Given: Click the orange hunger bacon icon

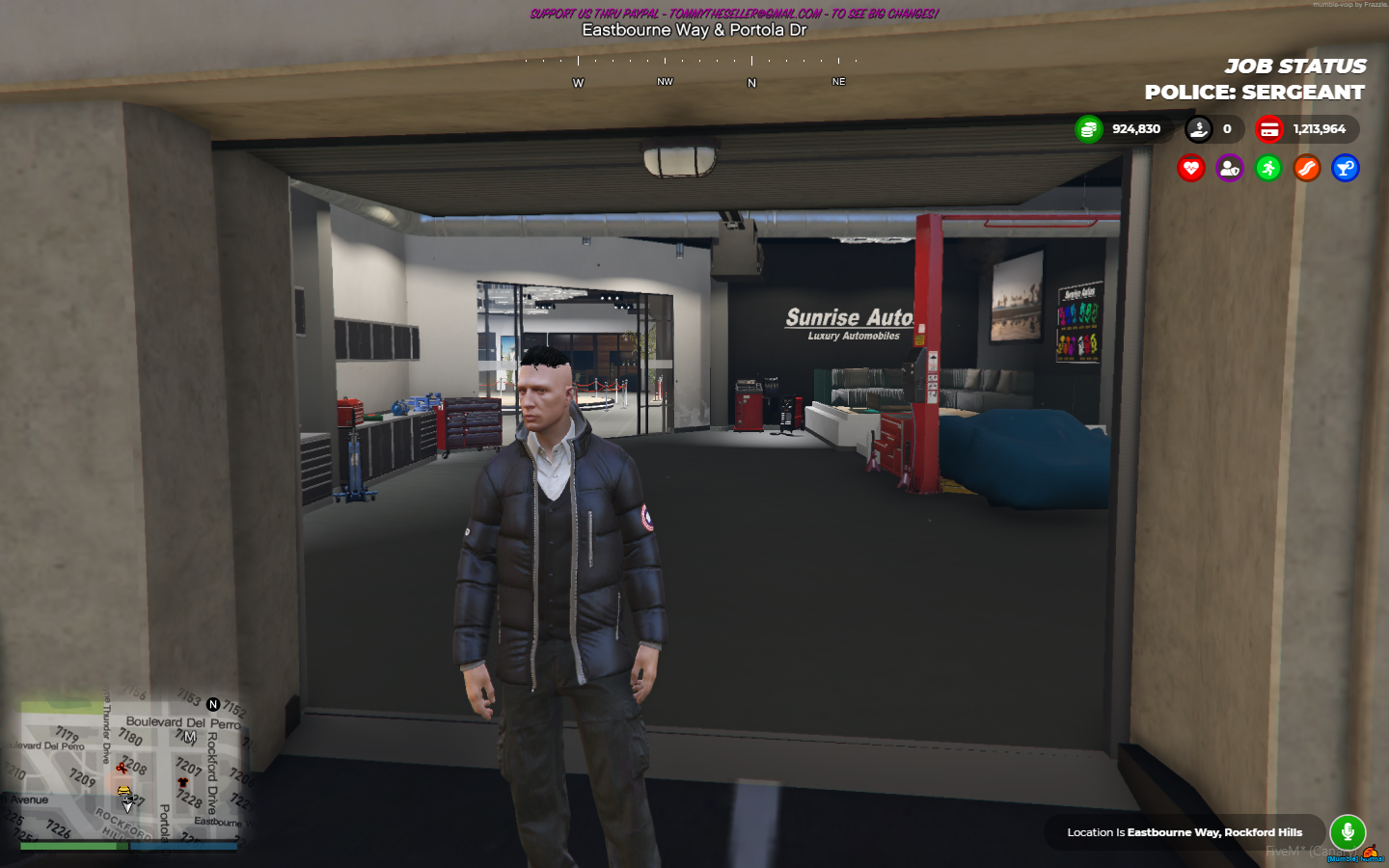Looking at the screenshot, I should [1307, 169].
